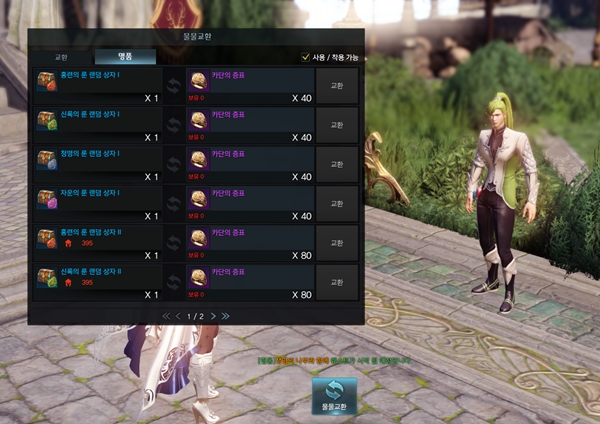Choose the 청명의 룬 랜덤 상자 I chest icon

click(x=46, y=160)
